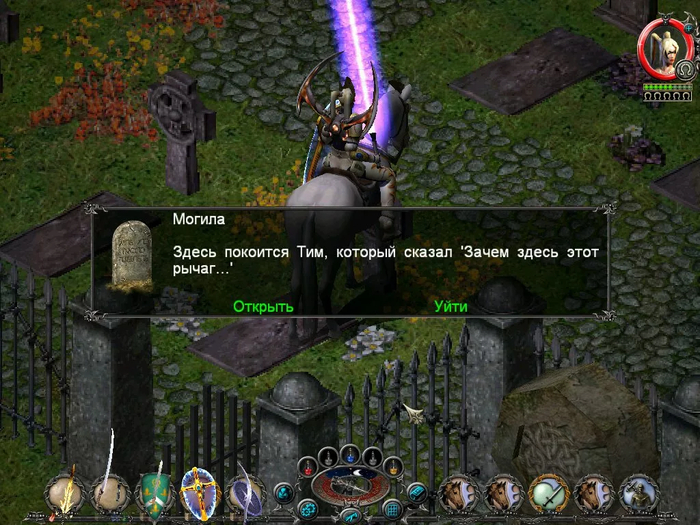
Task: Open the central red compass medallion
Action: point(350,485)
